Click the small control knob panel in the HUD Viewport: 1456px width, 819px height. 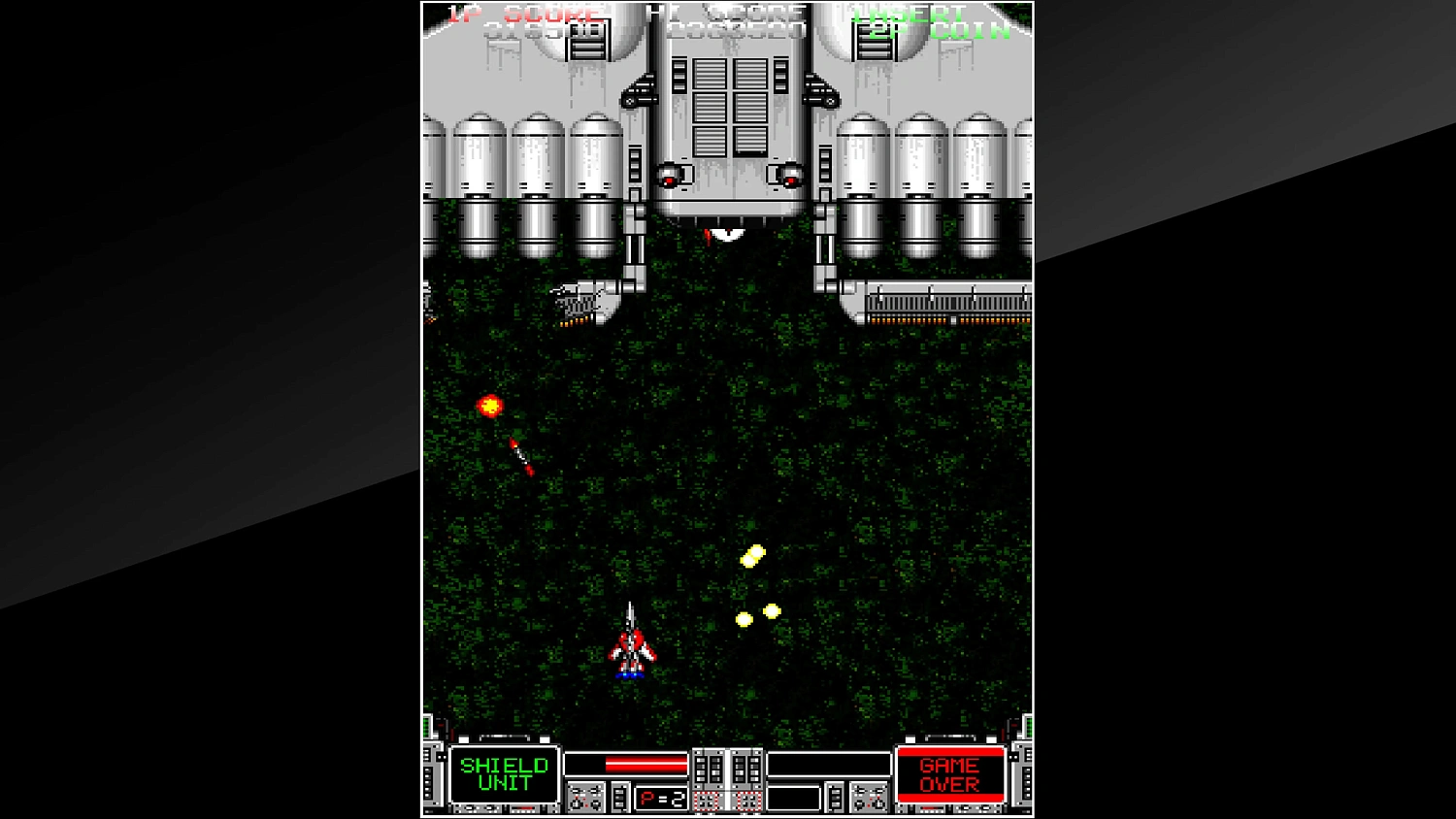point(585,798)
